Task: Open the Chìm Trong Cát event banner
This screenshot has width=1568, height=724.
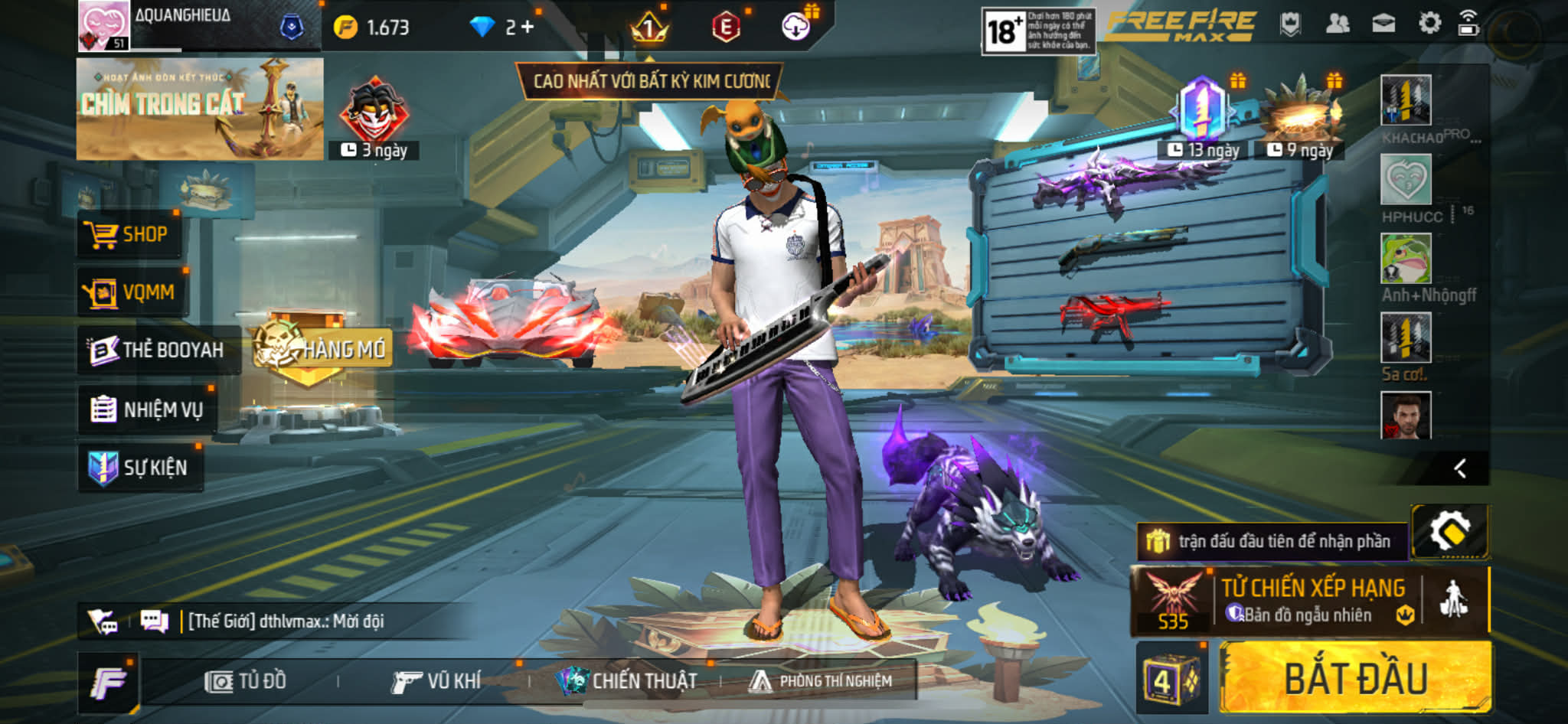Action: pyautogui.click(x=200, y=109)
